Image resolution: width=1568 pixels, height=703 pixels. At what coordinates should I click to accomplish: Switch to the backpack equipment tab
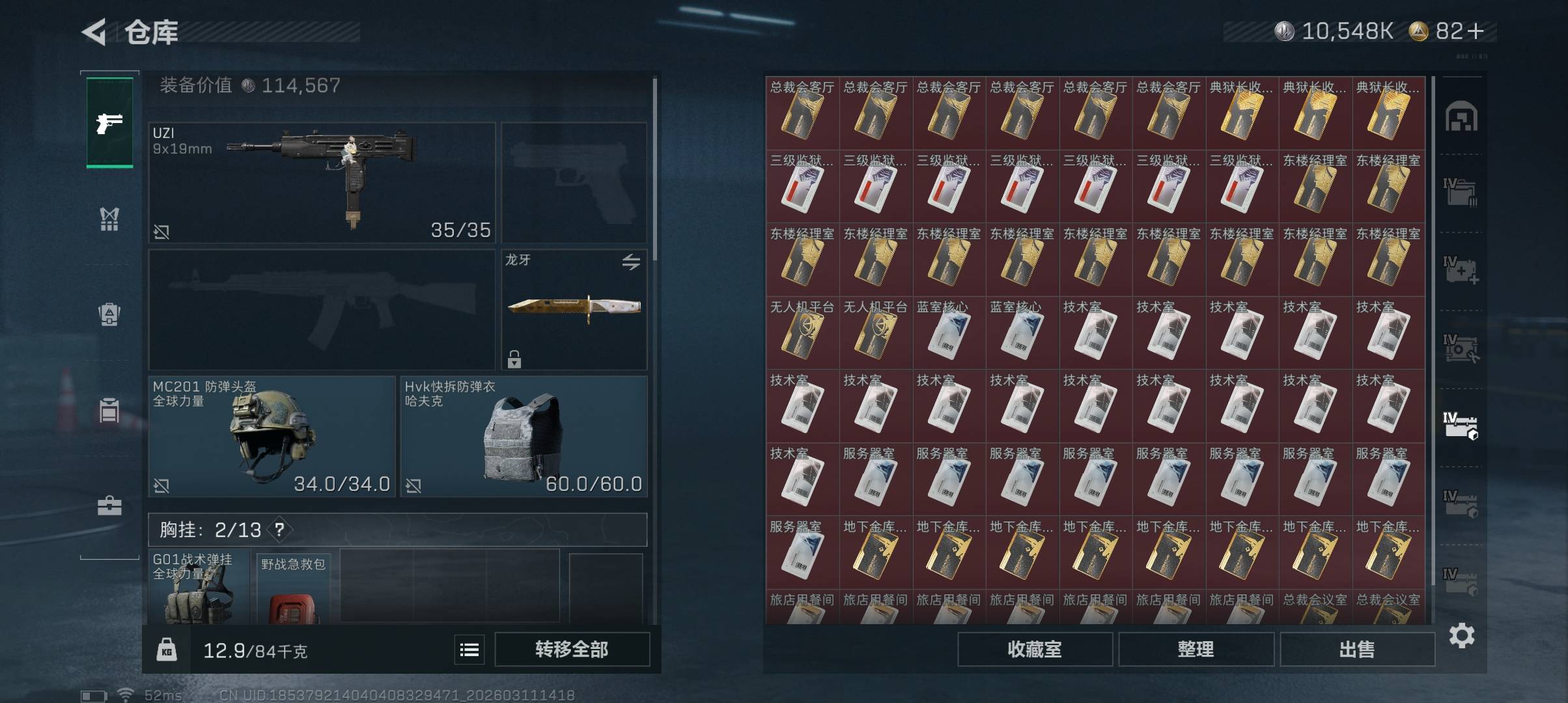(x=109, y=314)
